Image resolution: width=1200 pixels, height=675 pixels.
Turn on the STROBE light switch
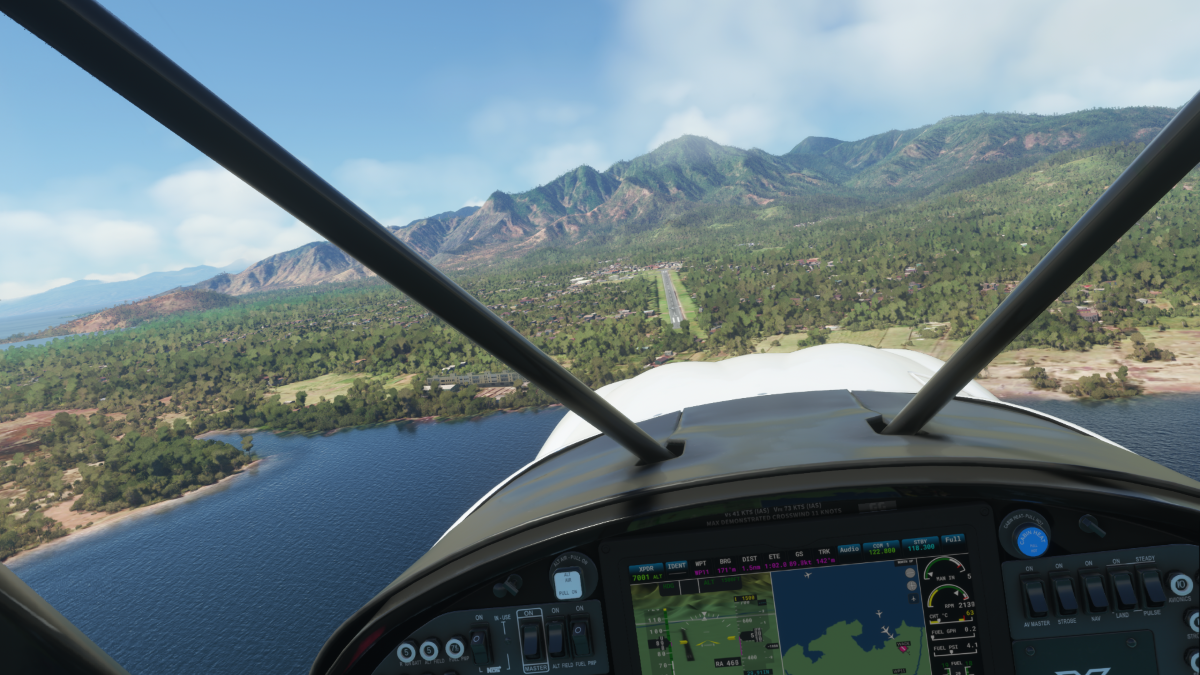(x=1064, y=594)
